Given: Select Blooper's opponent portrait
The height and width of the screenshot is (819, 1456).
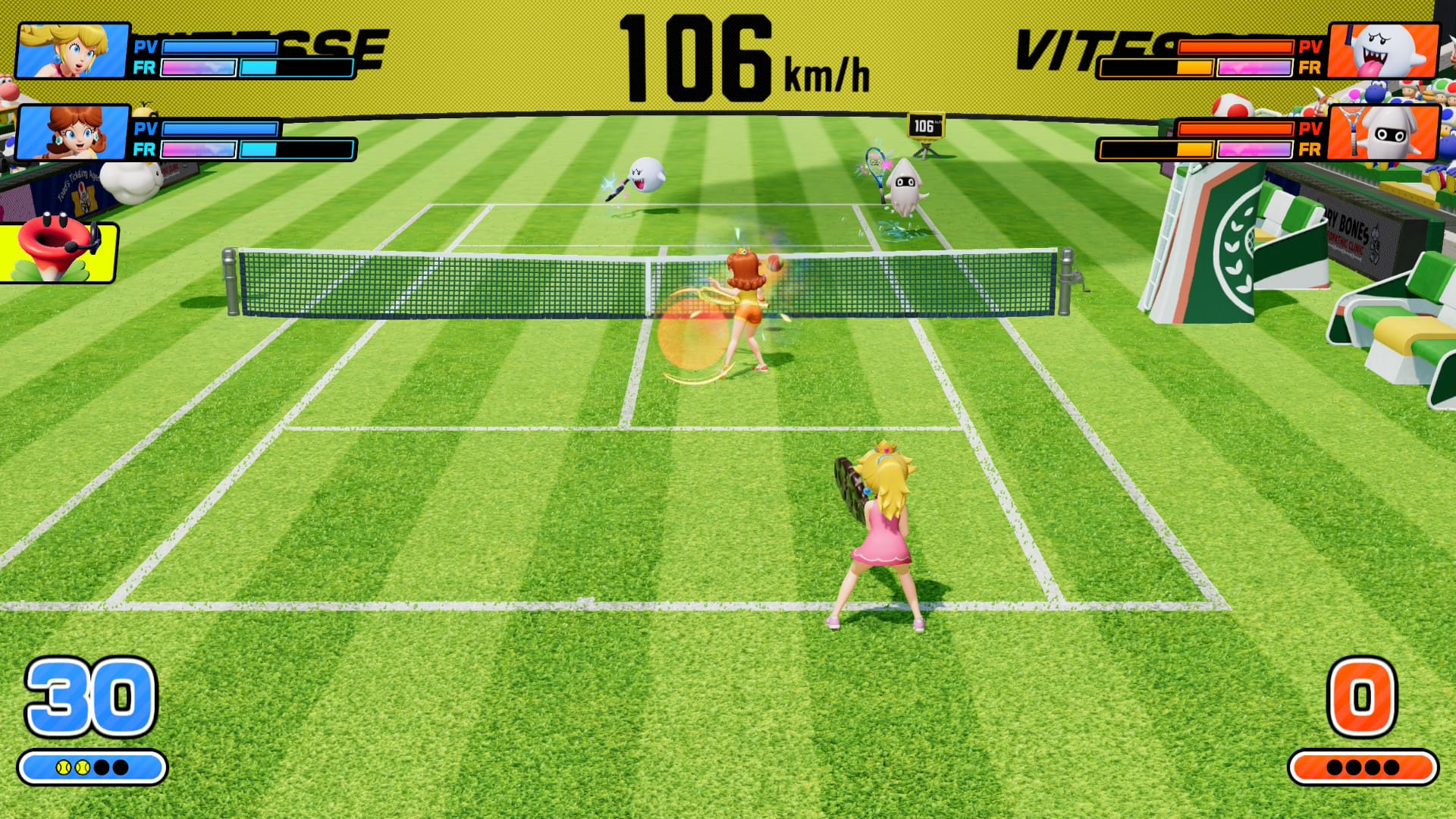Looking at the screenshot, I should 1383,133.
